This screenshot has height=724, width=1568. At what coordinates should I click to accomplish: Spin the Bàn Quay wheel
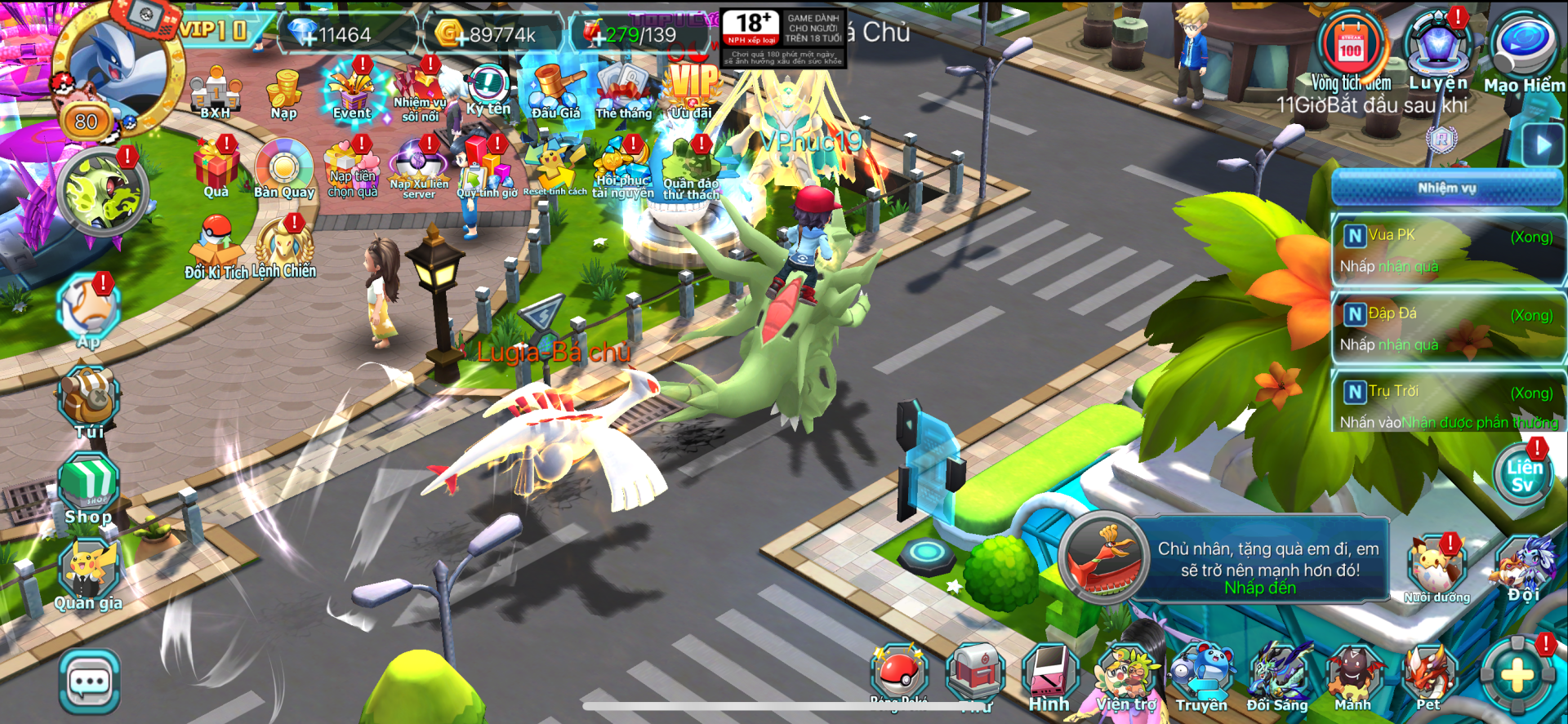click(284, 169)
